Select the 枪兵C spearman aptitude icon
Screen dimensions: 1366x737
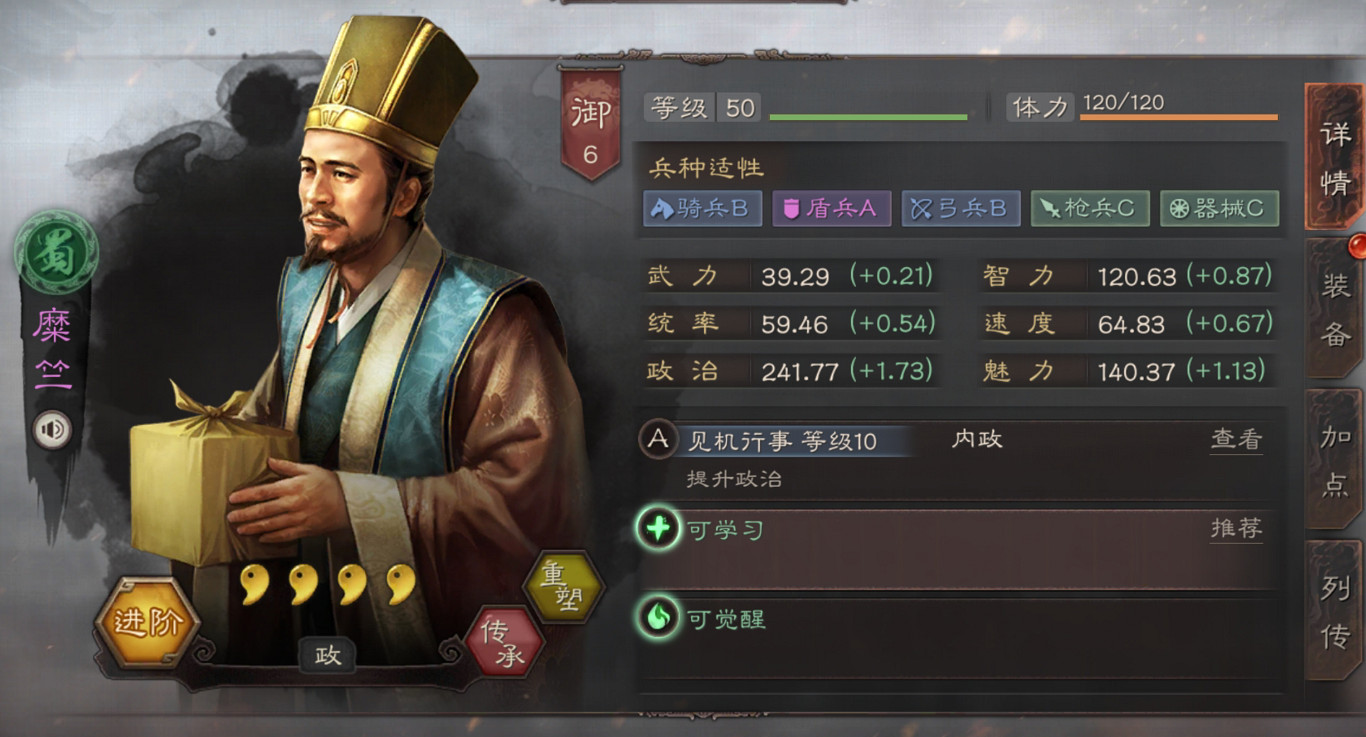[1089, 209]
